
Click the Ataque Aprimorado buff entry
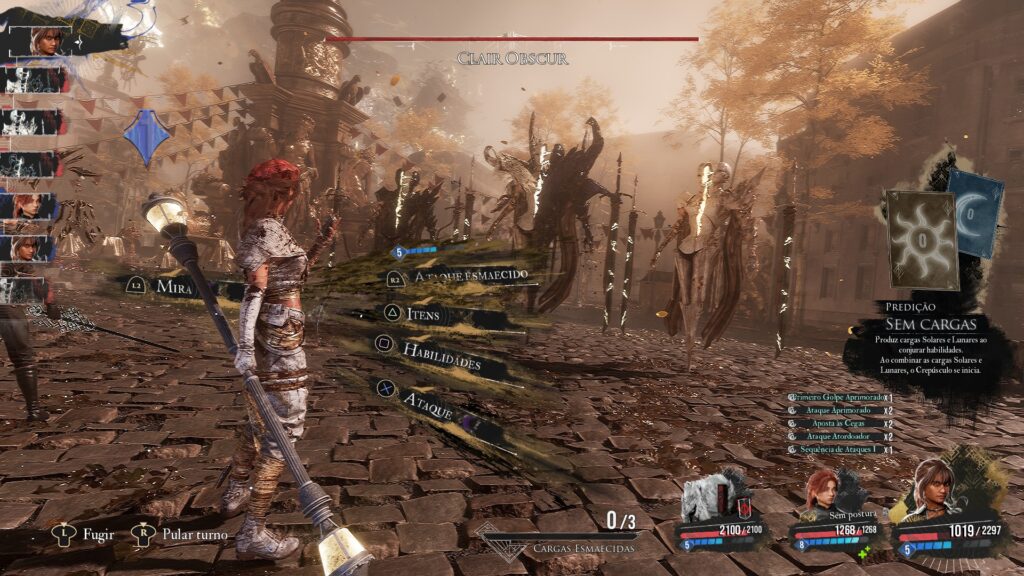(837, 411)
